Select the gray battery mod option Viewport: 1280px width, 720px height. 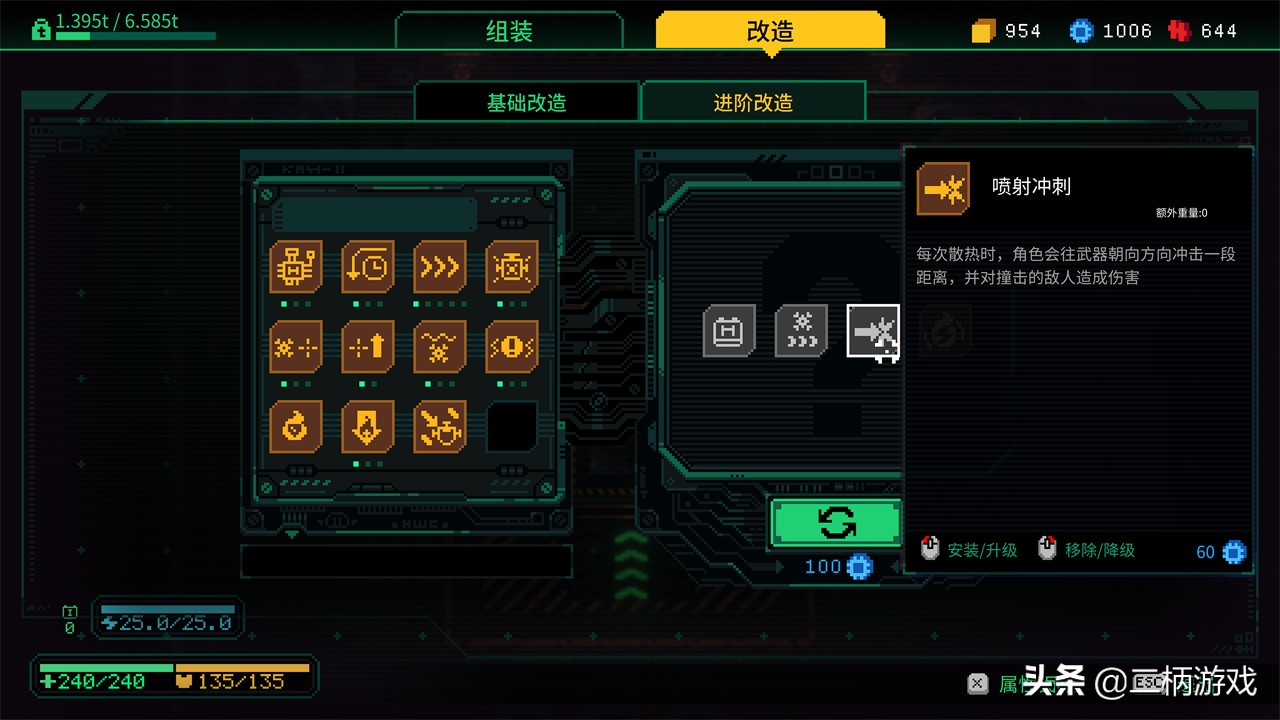coord(729,331)
